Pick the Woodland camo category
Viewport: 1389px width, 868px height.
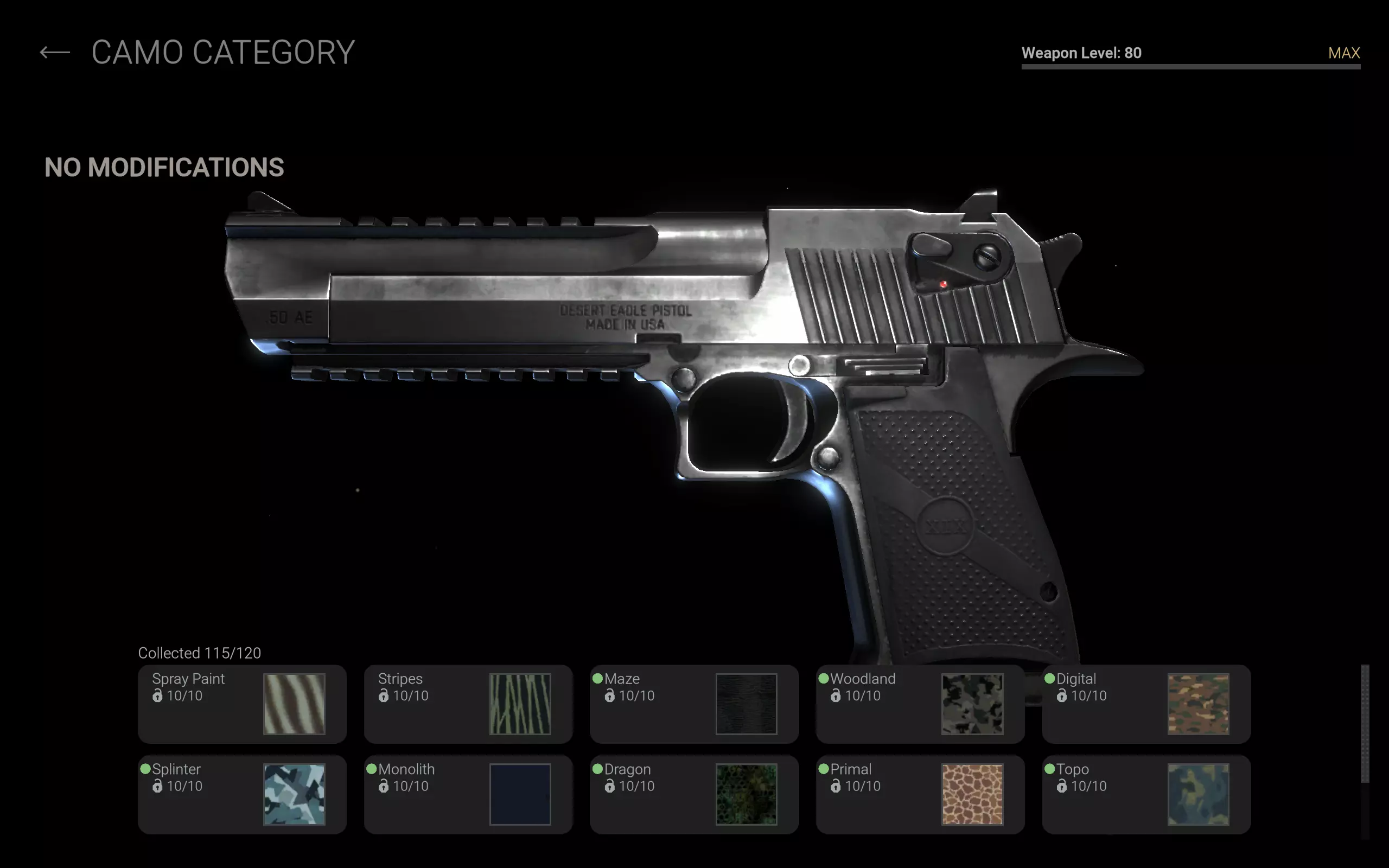(x=920, y=704)
